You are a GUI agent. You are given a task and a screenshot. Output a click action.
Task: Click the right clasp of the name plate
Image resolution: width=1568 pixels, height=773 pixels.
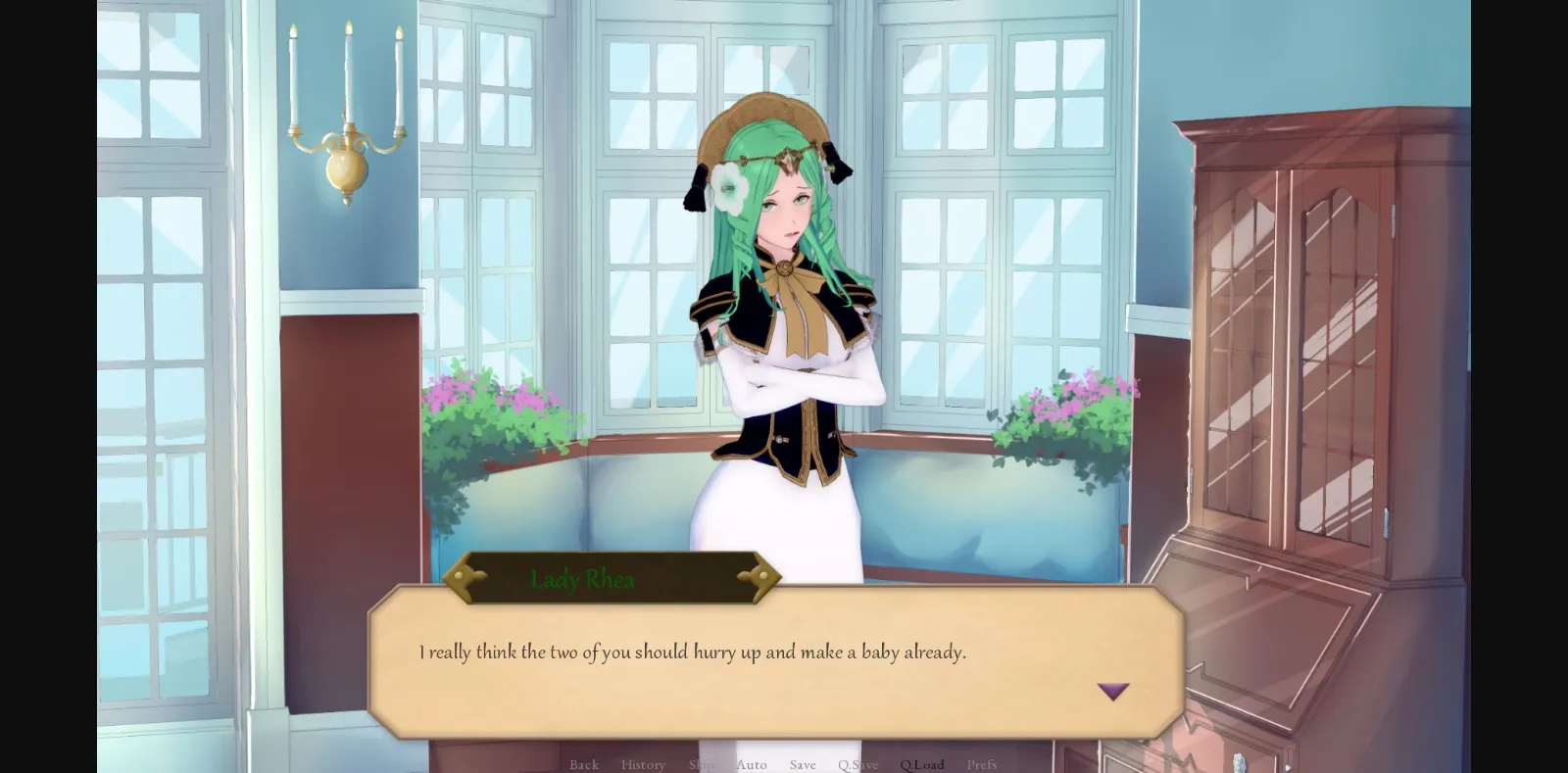(x=762, y=577)
